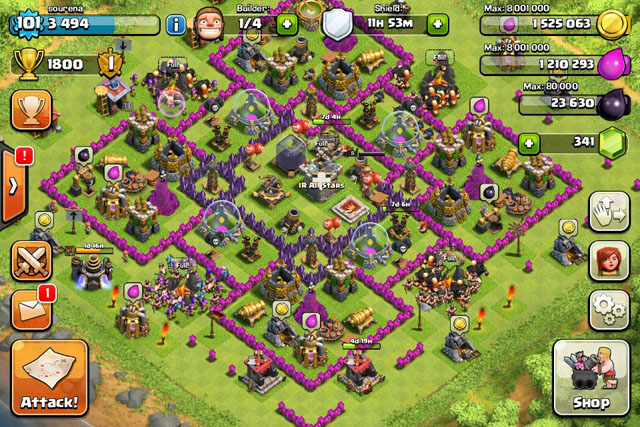Check the mail envelope inbox
640x427 pixels.
click(31, 309)
